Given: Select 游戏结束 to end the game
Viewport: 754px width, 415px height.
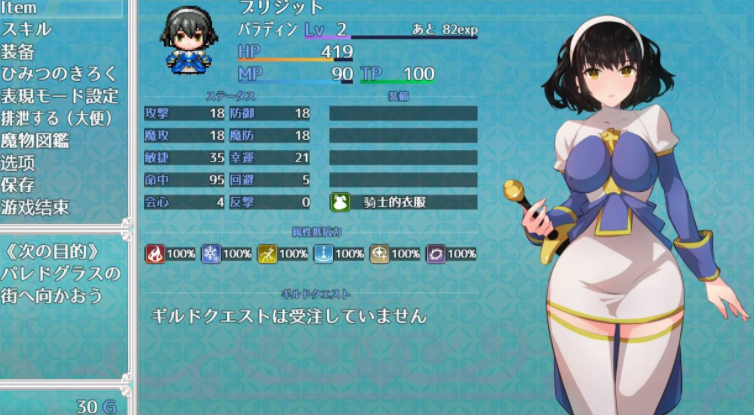Looking at the screenshot, I should point(35,207).
